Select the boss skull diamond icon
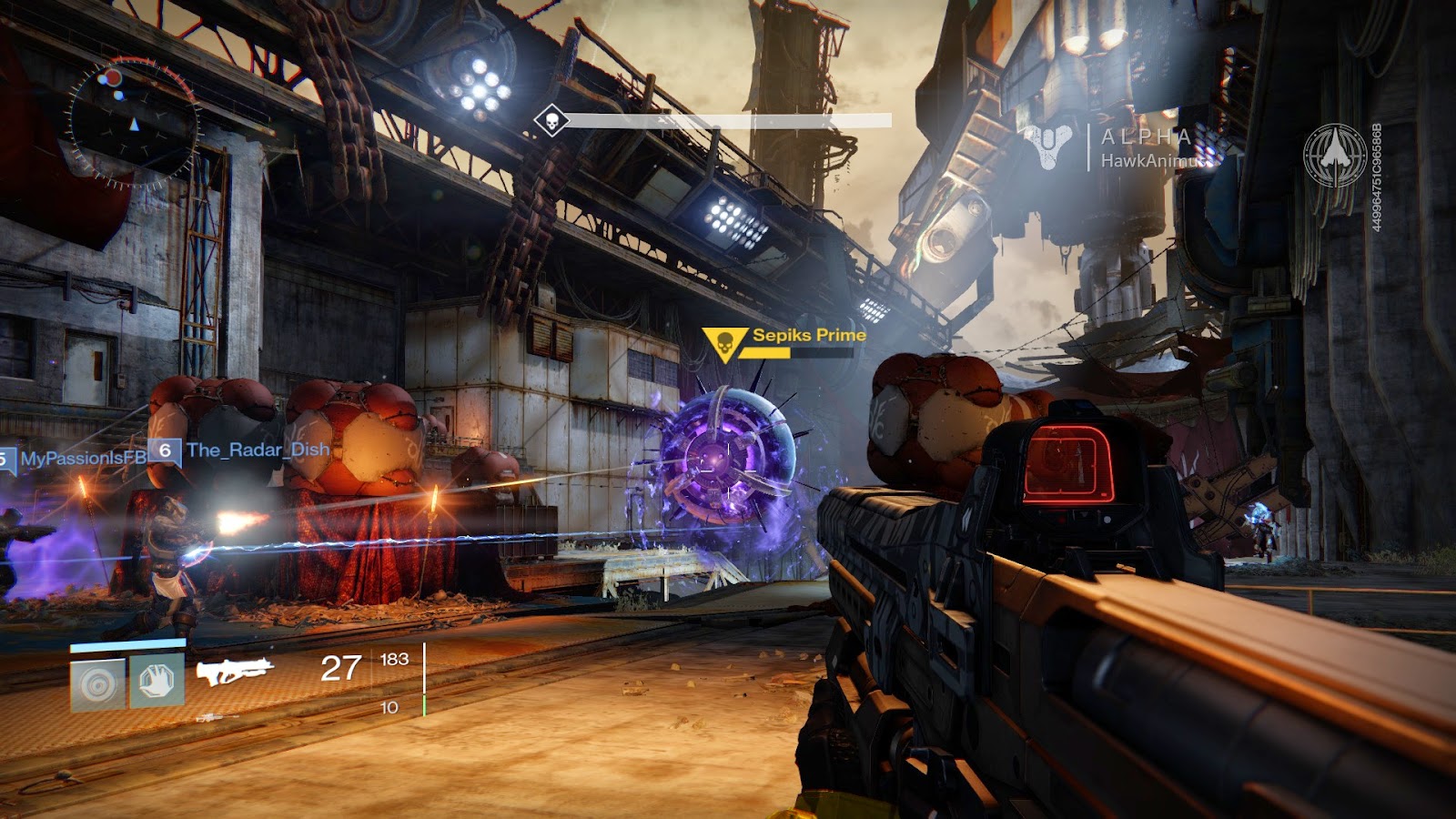The height and width of the screenshot is (819, 1456). pyautogui.click(x=551, y=120)
